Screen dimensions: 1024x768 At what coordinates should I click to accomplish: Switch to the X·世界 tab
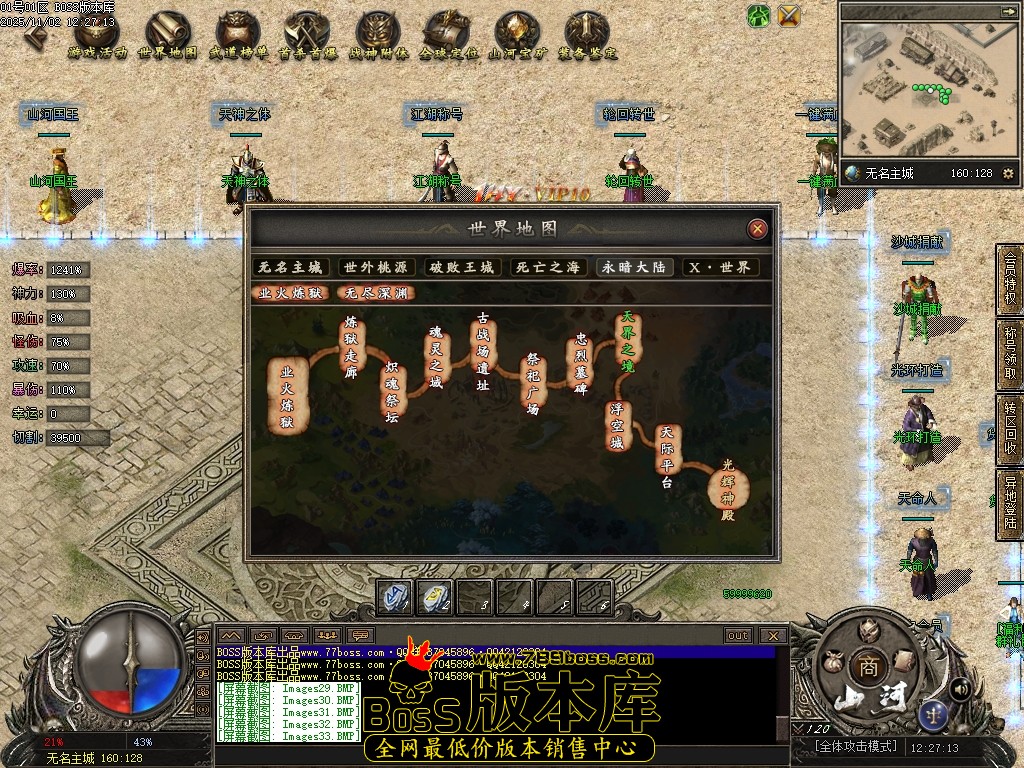point(720,268)
